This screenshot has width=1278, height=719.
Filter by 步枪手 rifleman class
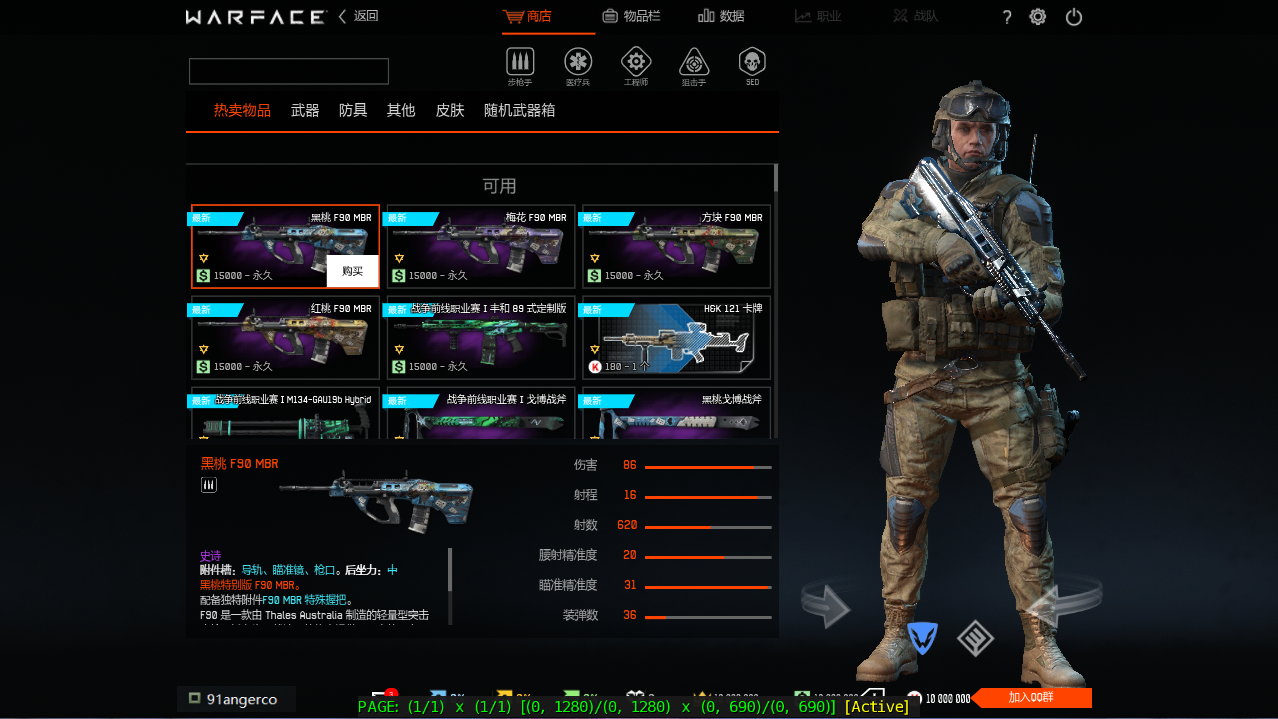pos(520,63)
